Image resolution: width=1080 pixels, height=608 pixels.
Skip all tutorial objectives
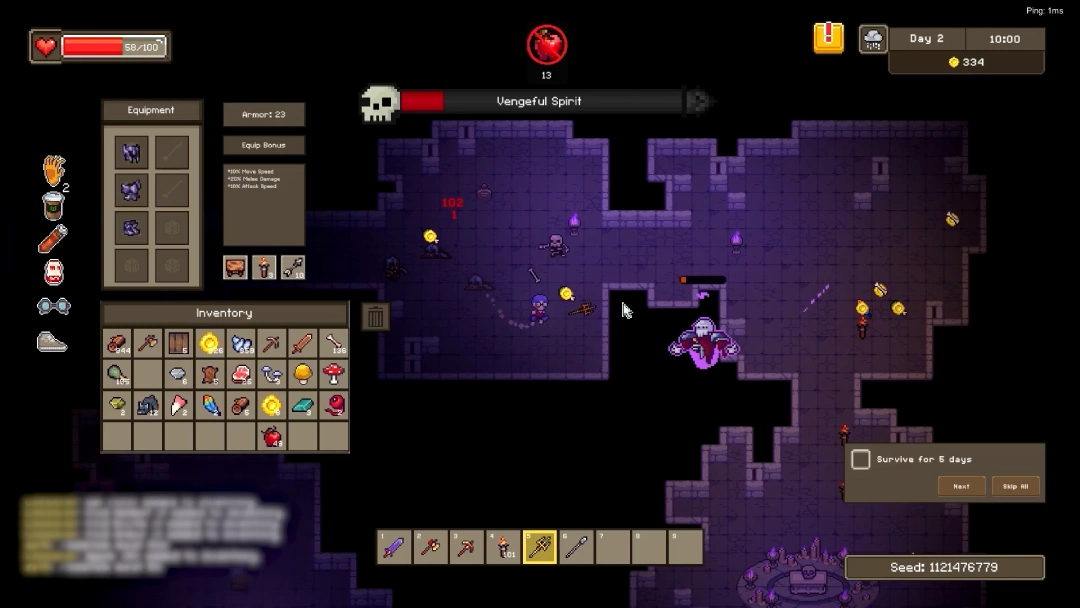[x=1015, y=487]
